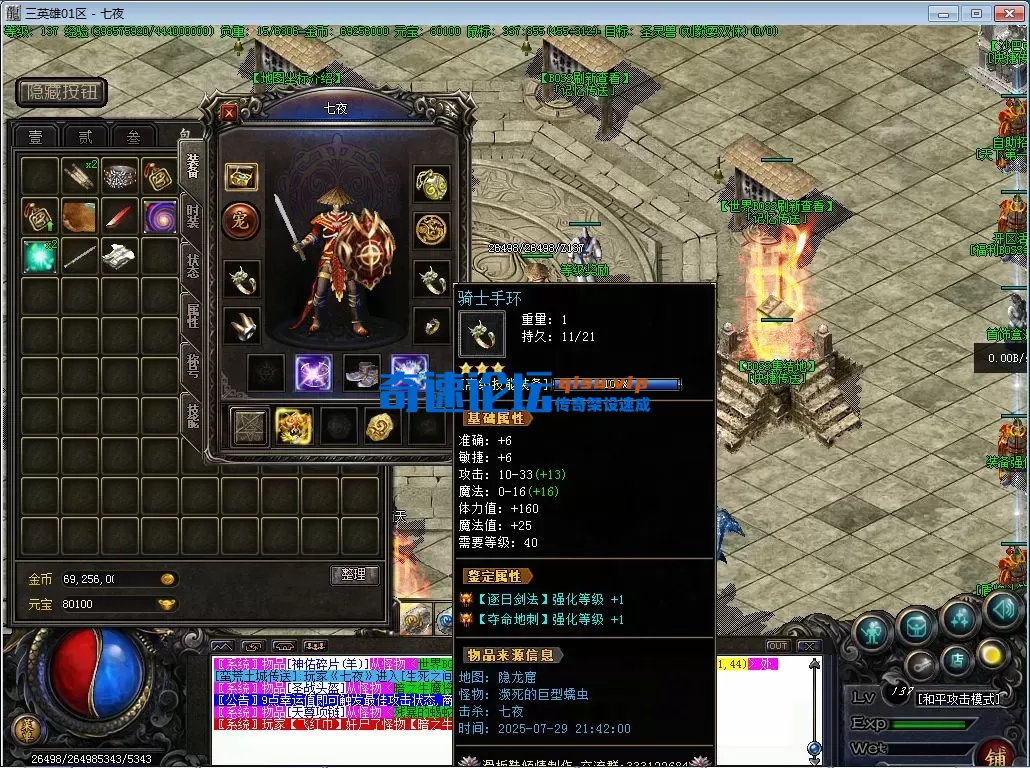
Task: Click the 整理 sort inventory button
Action: coord(354,574)
